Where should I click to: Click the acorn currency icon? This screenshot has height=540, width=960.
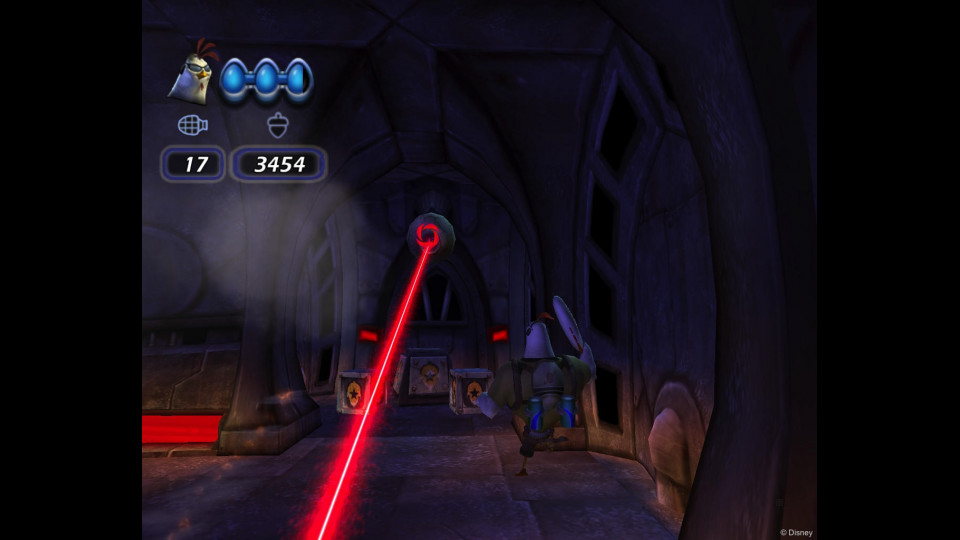point(278,126)
